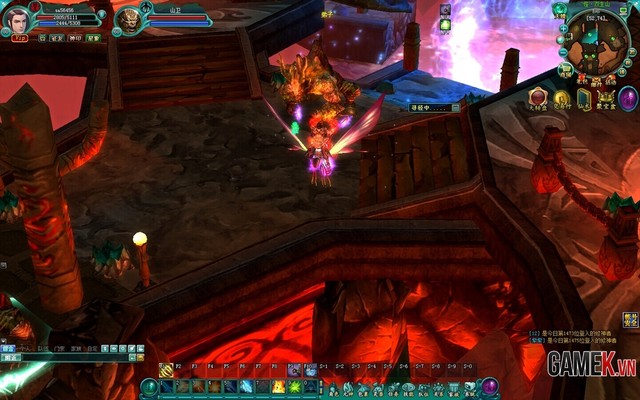The width and height of the screenshot is (640, 400).
Task: Open the golden treasure cauldron icon
Action: pyautogui.click(x=605, y=98)
